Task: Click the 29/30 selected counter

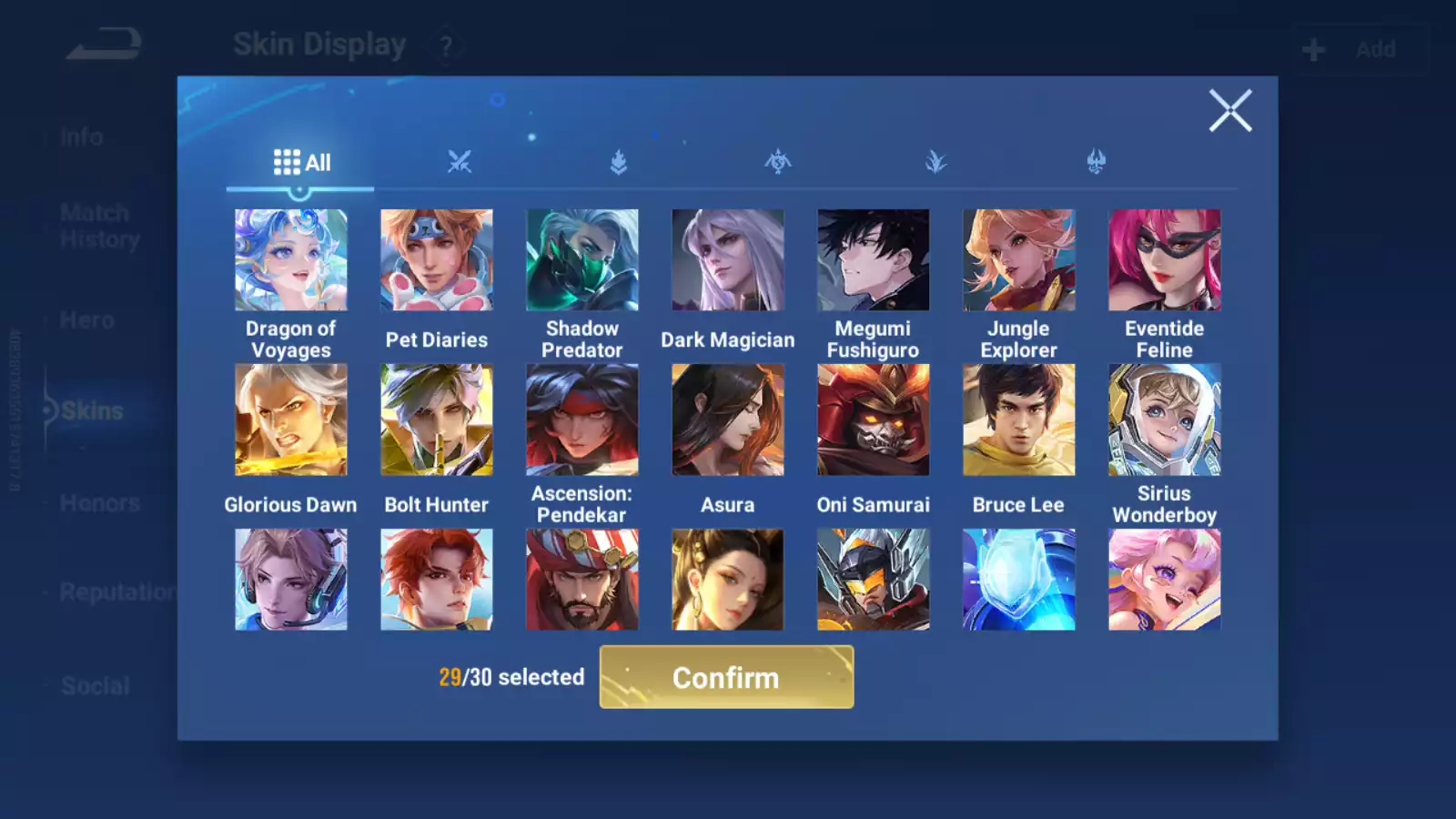Action: 511,677
